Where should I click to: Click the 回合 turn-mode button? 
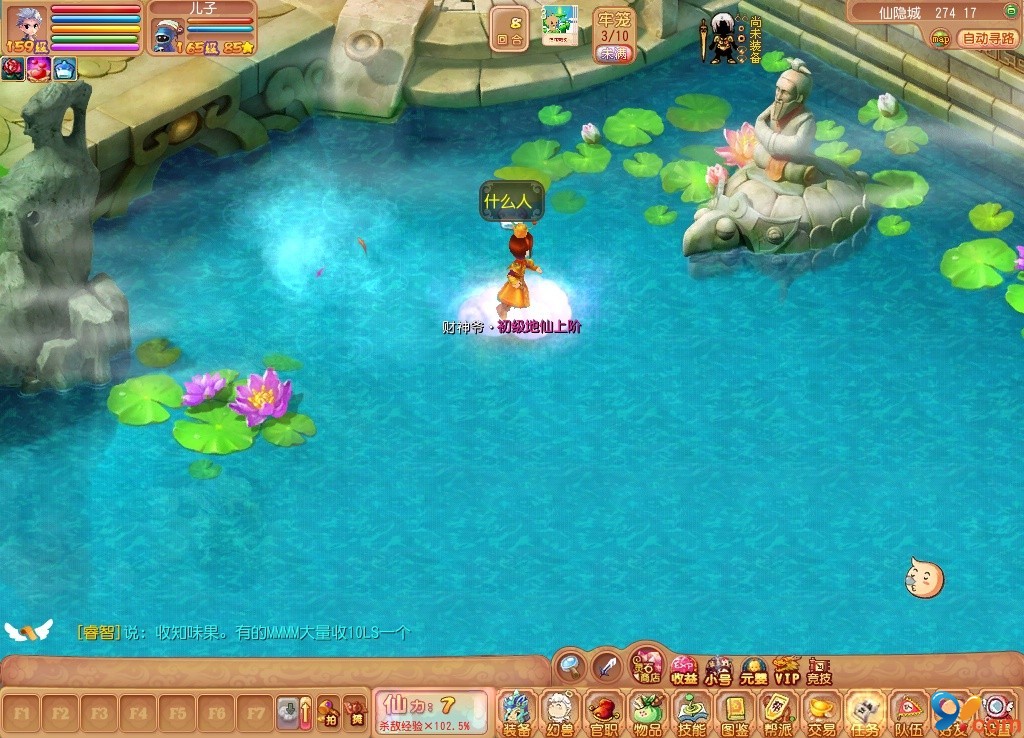pos(510,29)
